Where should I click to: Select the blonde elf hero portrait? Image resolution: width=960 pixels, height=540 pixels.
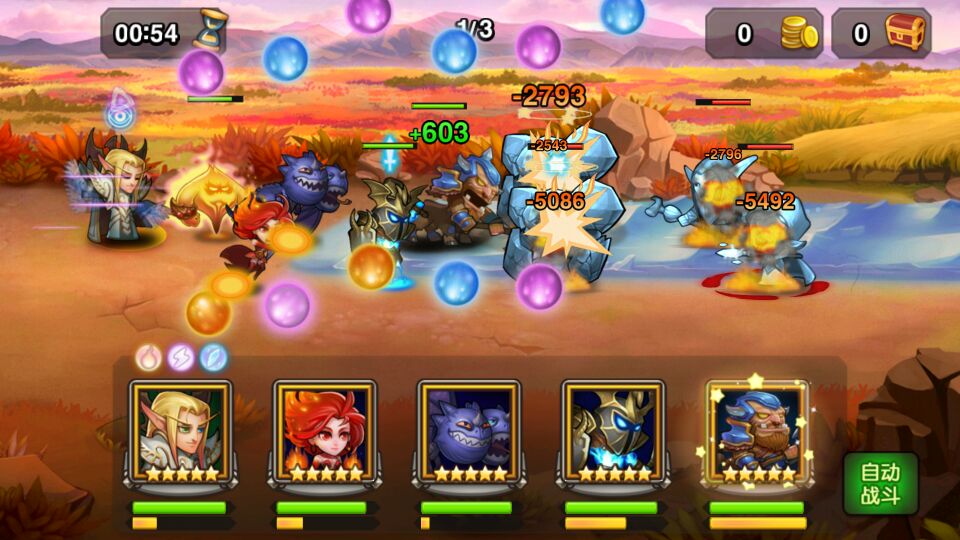pos(181,430)
